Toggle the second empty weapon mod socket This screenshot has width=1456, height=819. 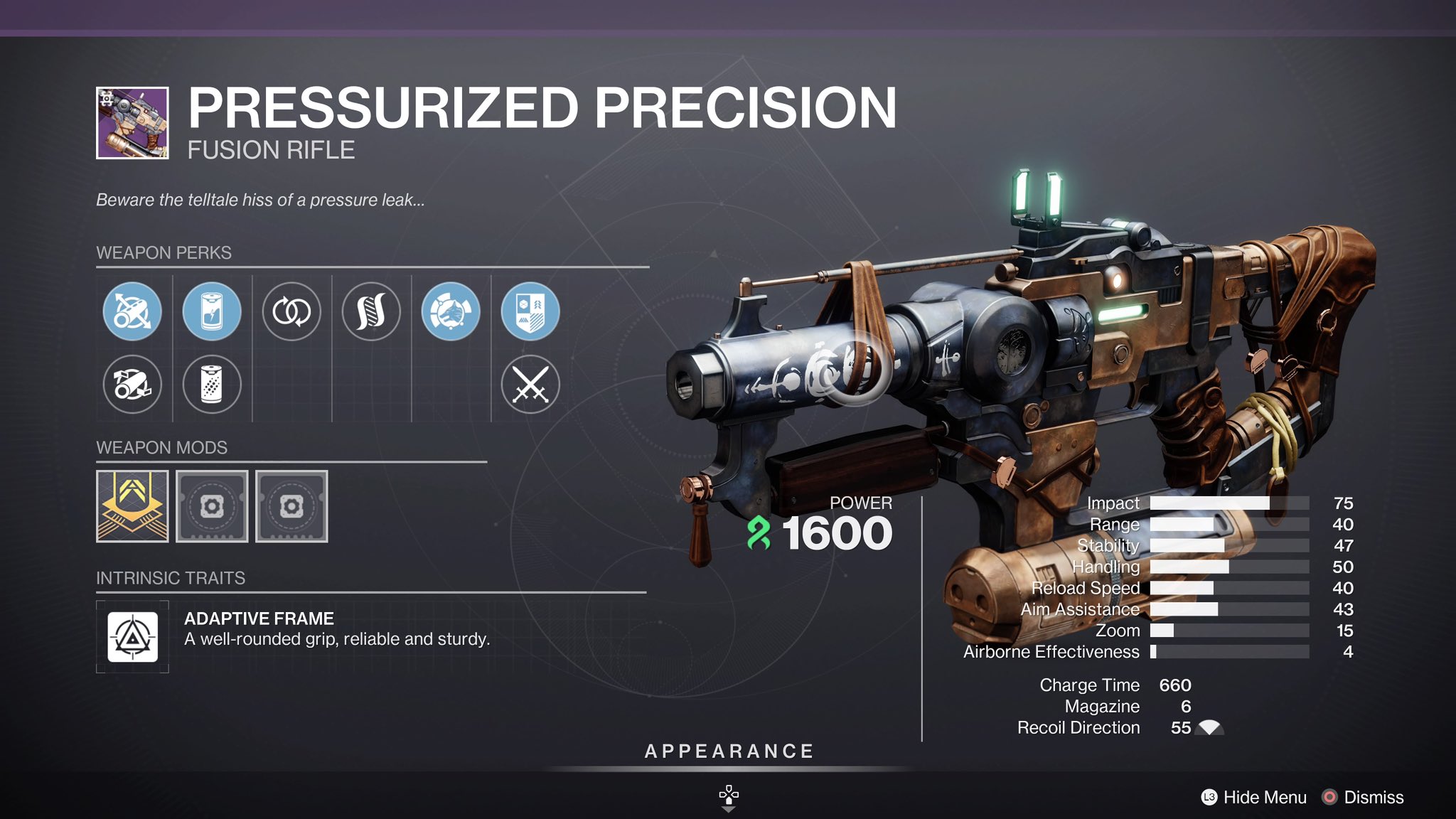291,508
